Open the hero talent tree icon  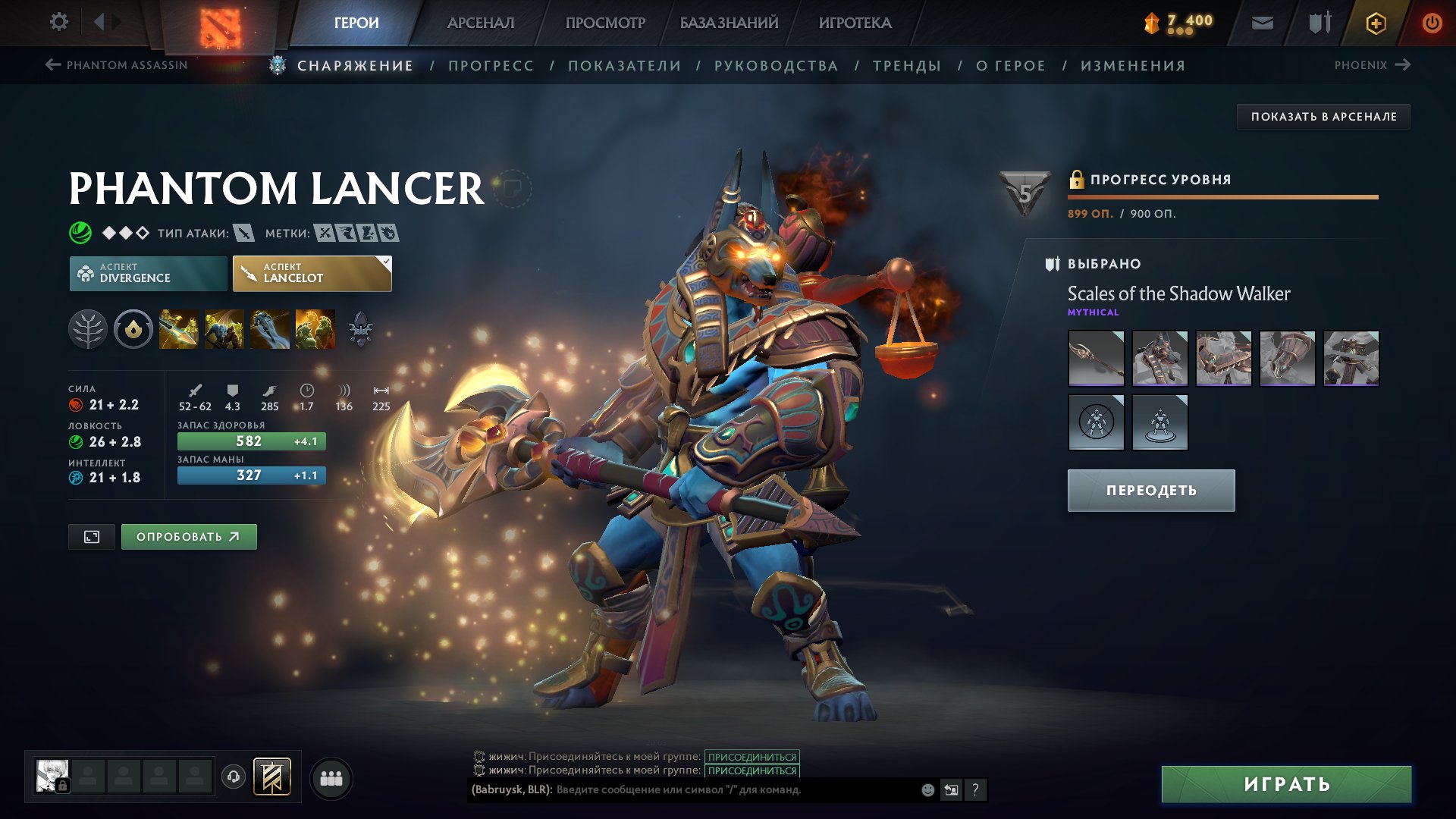click(89, 329)
